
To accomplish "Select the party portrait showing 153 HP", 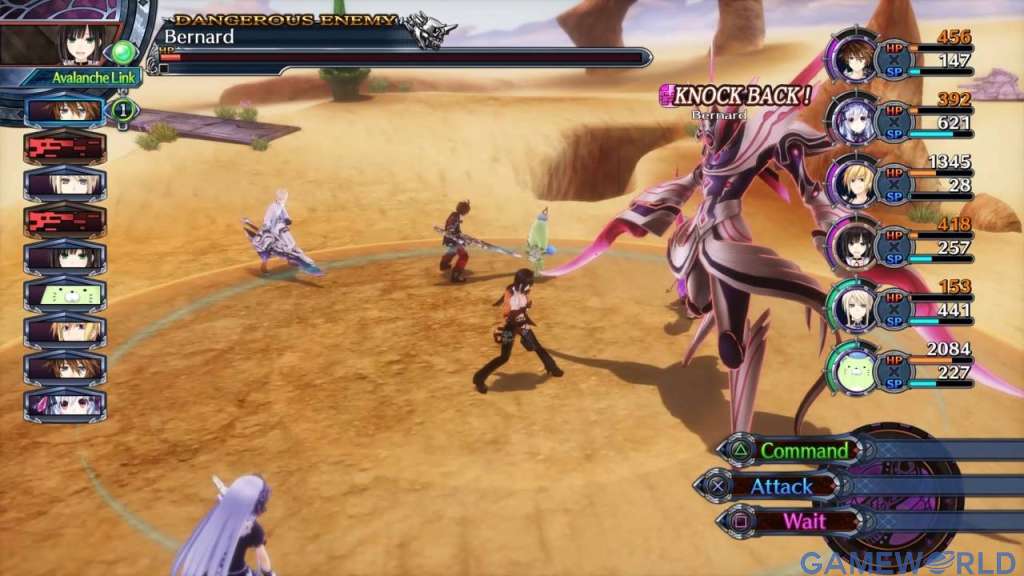I will (x=851, y=305).
